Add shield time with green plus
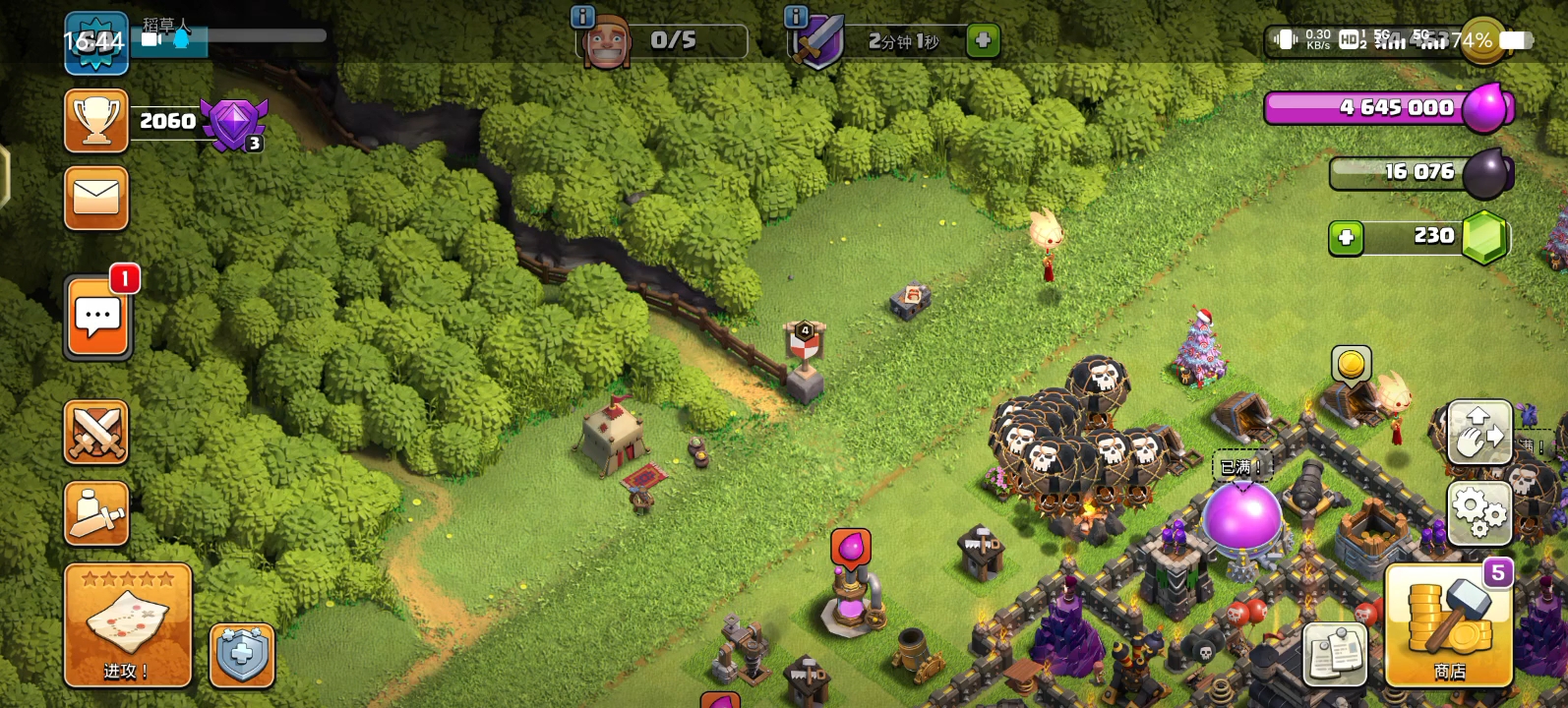 tap(982, 40)
